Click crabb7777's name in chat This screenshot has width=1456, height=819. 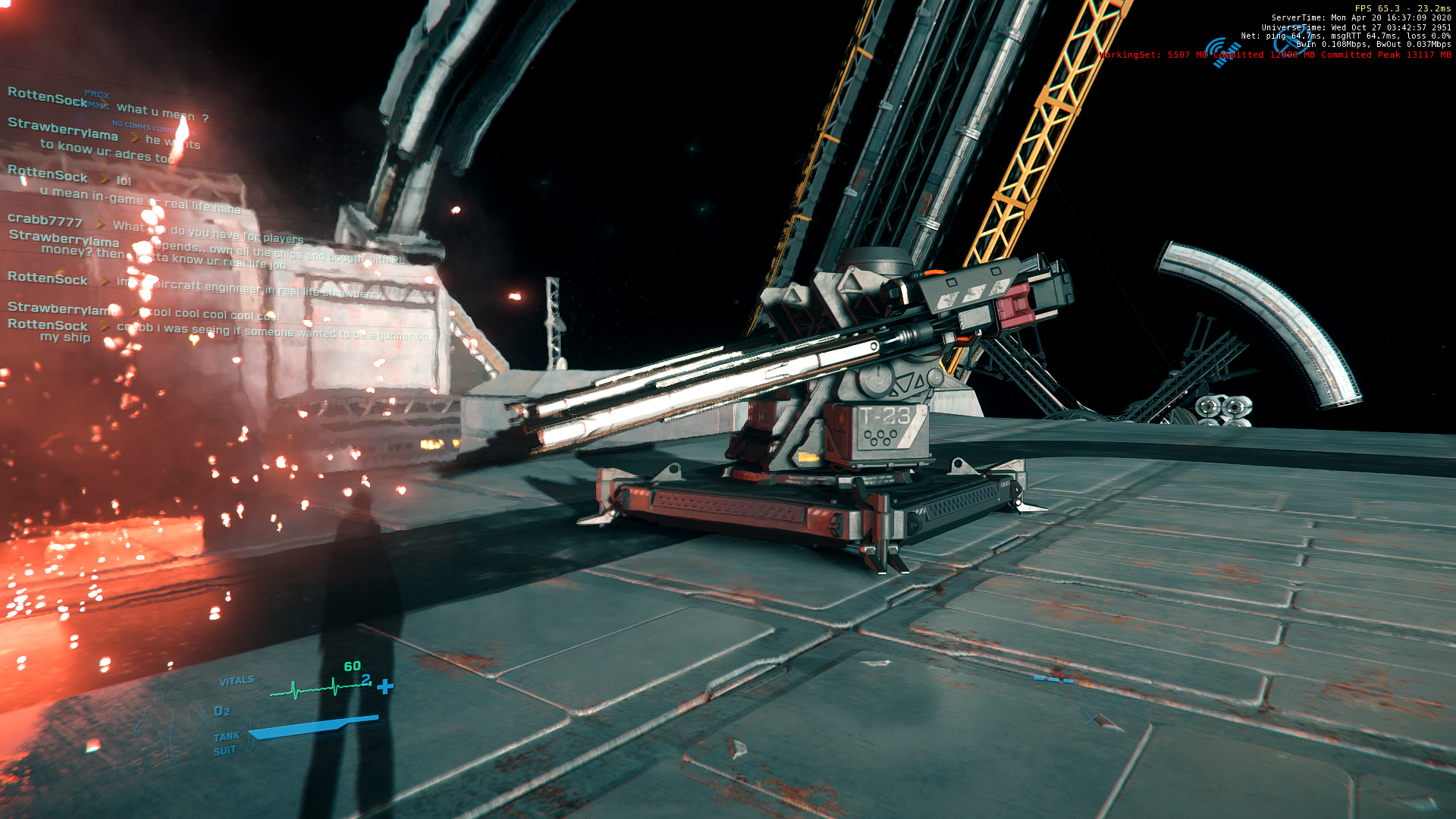(x=45, y=221)
